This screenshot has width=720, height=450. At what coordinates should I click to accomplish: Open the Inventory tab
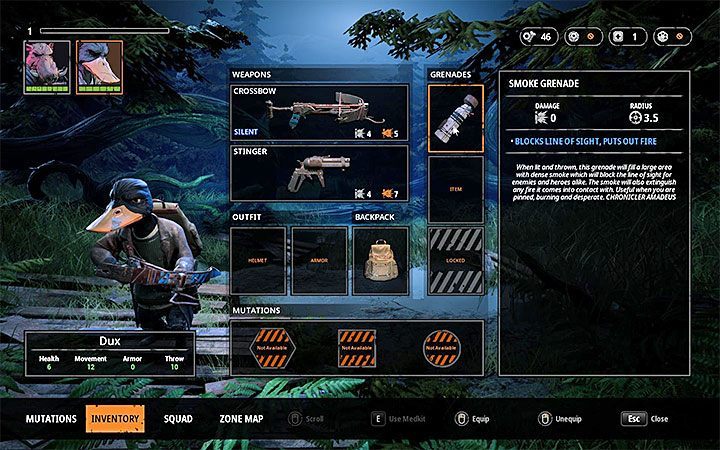(x=115, y=418)
